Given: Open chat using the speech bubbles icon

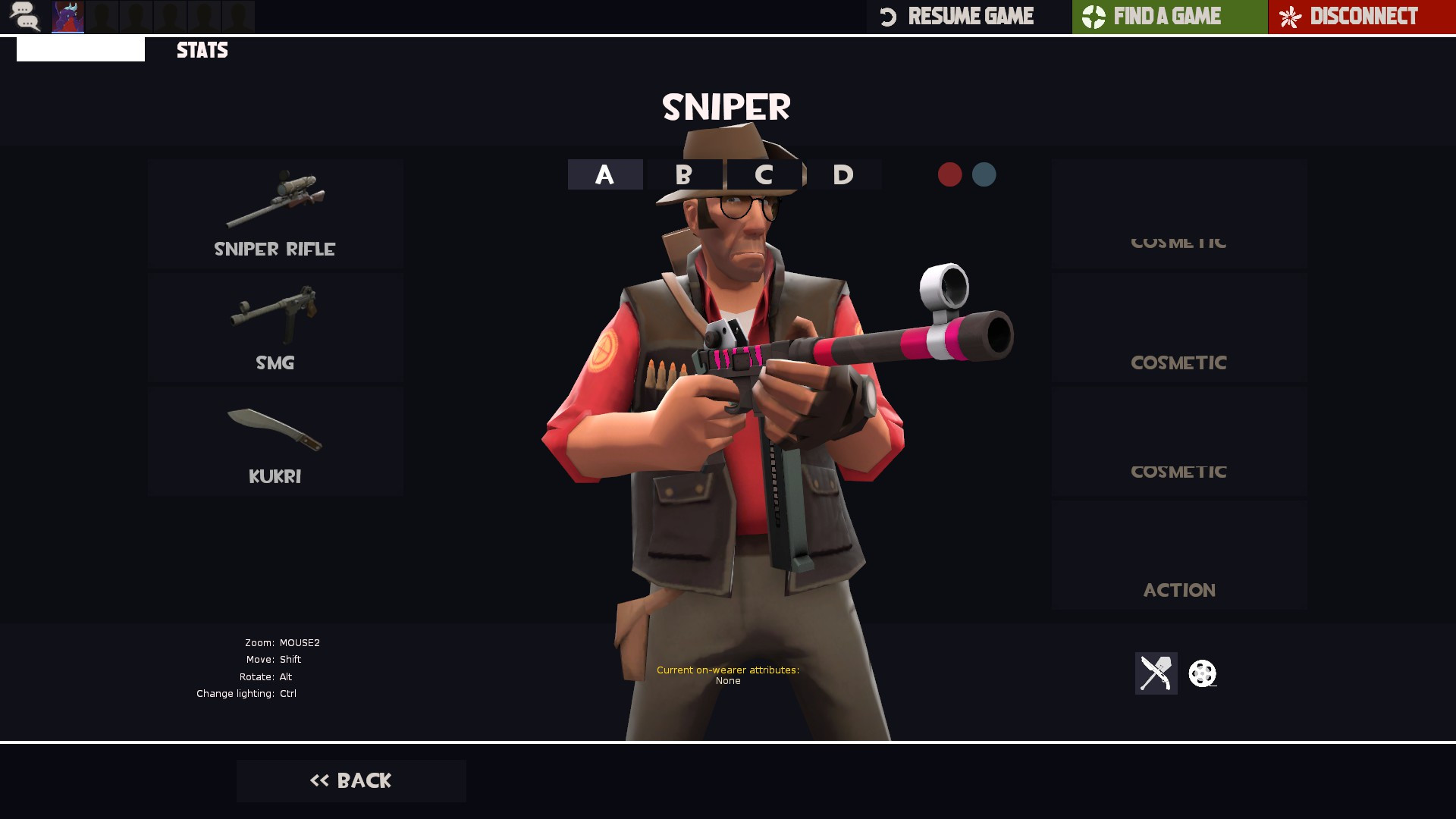Looking at the screenshot, I should click(25, 17).
